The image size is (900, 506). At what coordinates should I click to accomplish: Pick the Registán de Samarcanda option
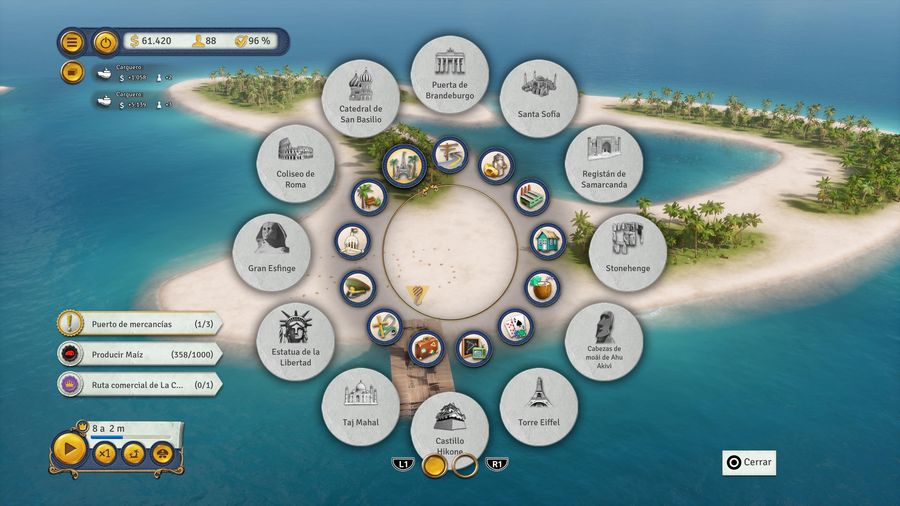(603, 163)
